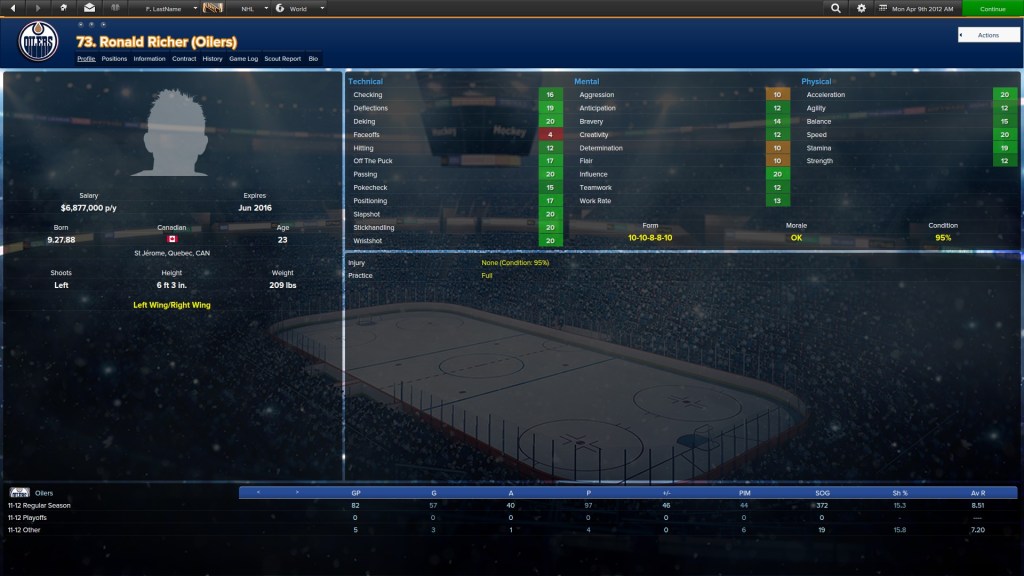Image resolution: width=1024 pixels, height=576 pixels.
Task: Open the Actions dropdown
Action: coord(987,35)
